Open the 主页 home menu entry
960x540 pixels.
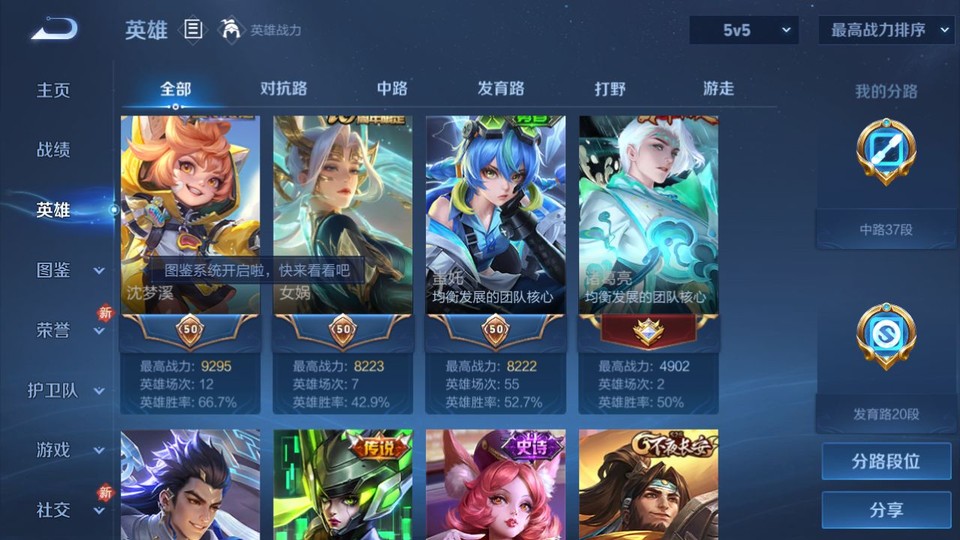(54, 90)
